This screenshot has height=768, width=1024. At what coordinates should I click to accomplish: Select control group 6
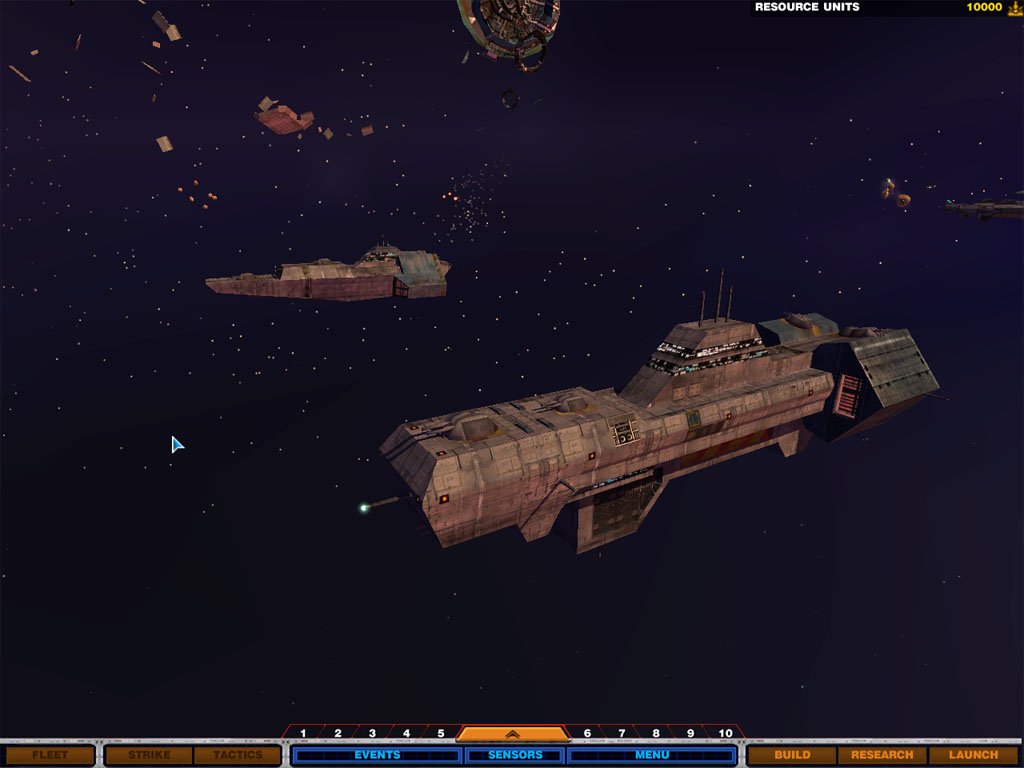587,733
